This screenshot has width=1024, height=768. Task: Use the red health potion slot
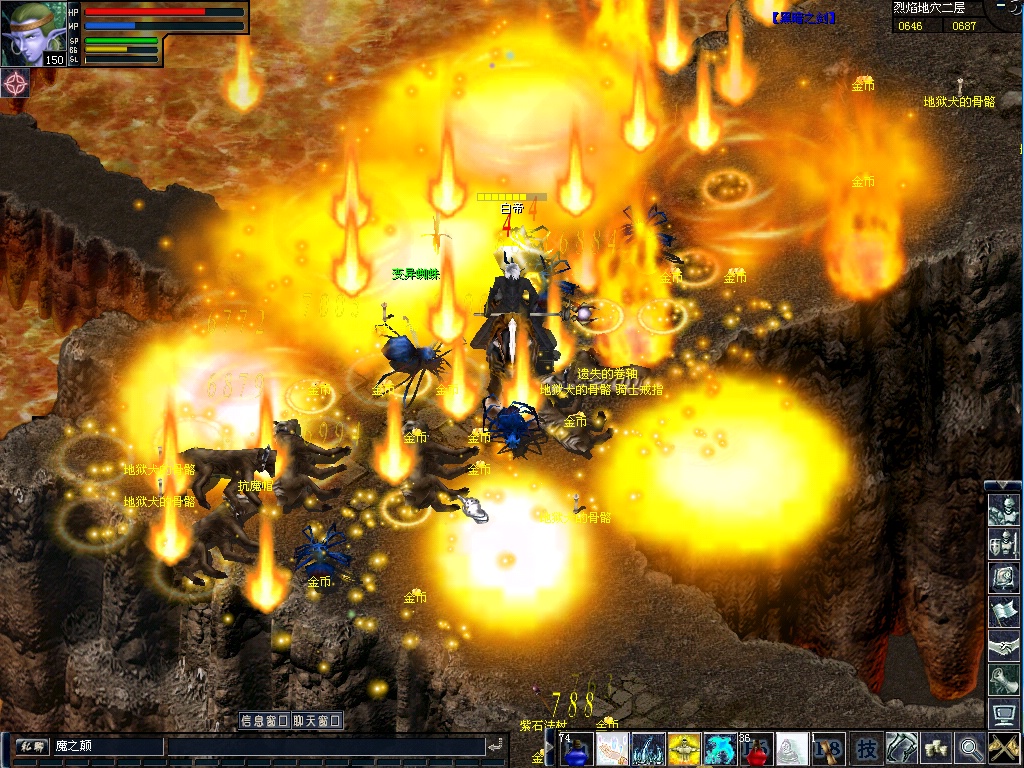point(756,748)
